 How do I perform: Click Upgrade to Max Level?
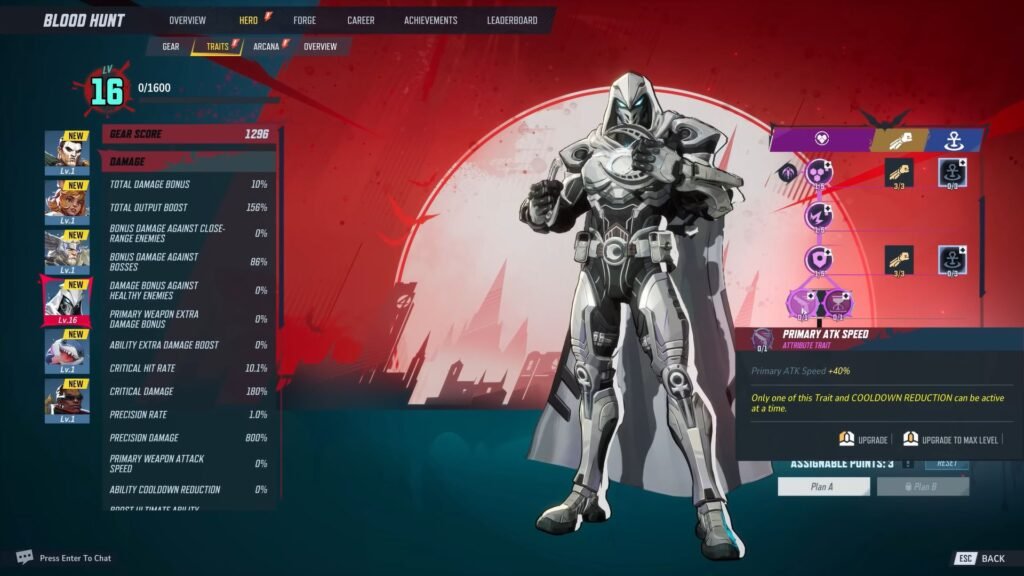(x=950, y=439)
